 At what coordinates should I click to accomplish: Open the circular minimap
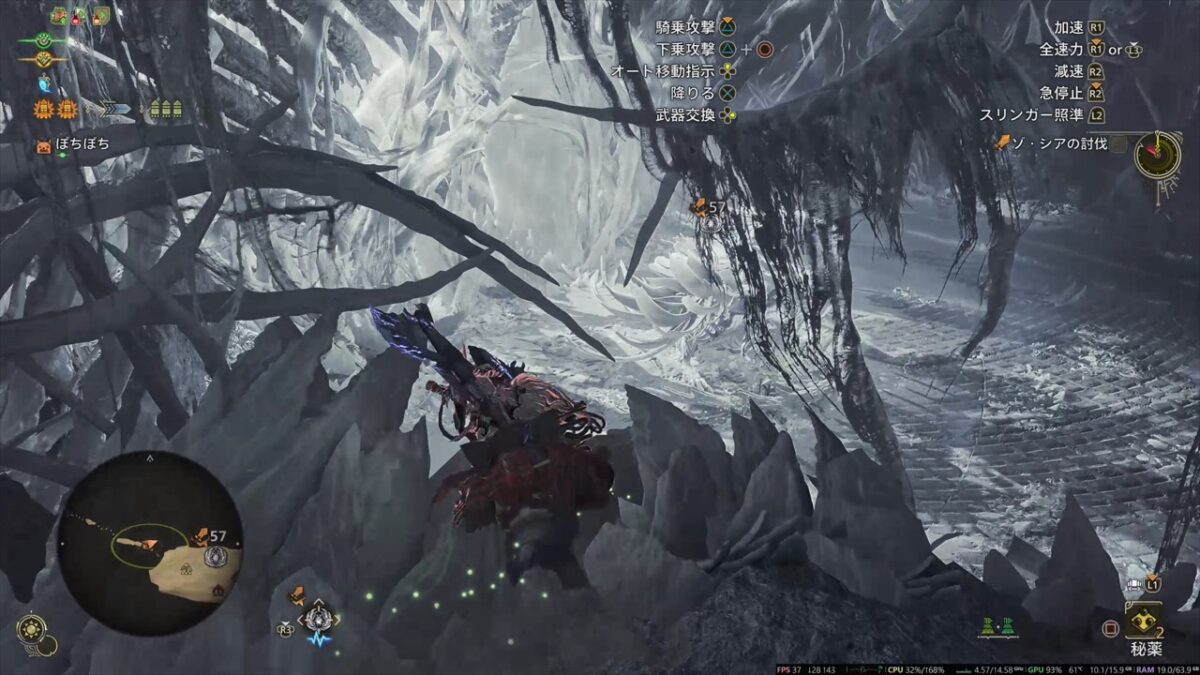pyautogui.click(x=149, y=541)
